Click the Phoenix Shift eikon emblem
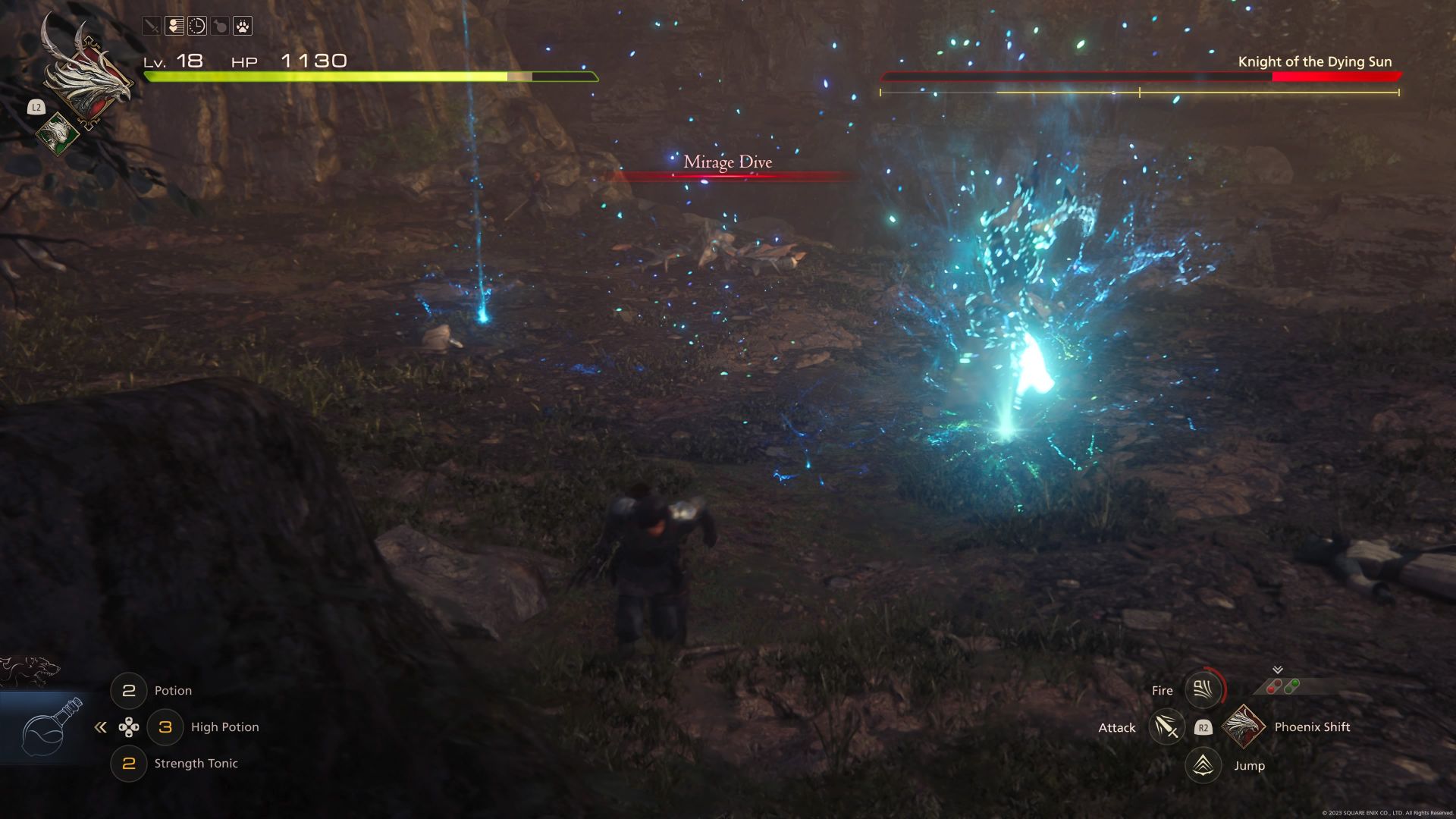The height and width of the screenshot is (819, 1456). coord(1244,727)
